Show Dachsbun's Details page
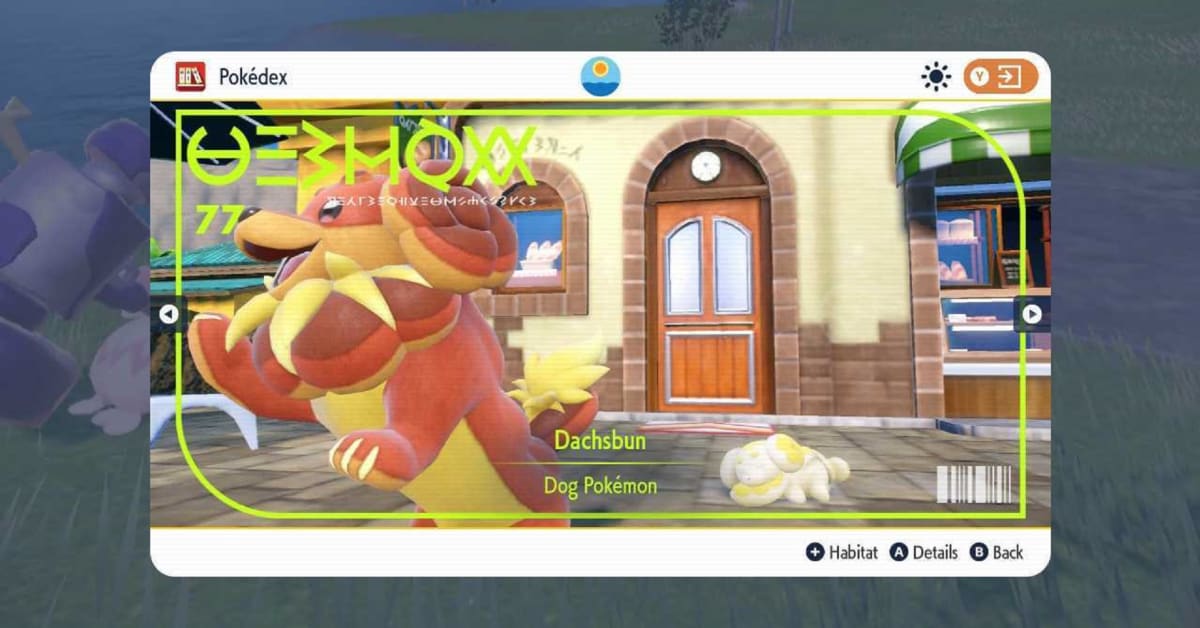 [924, 552]
